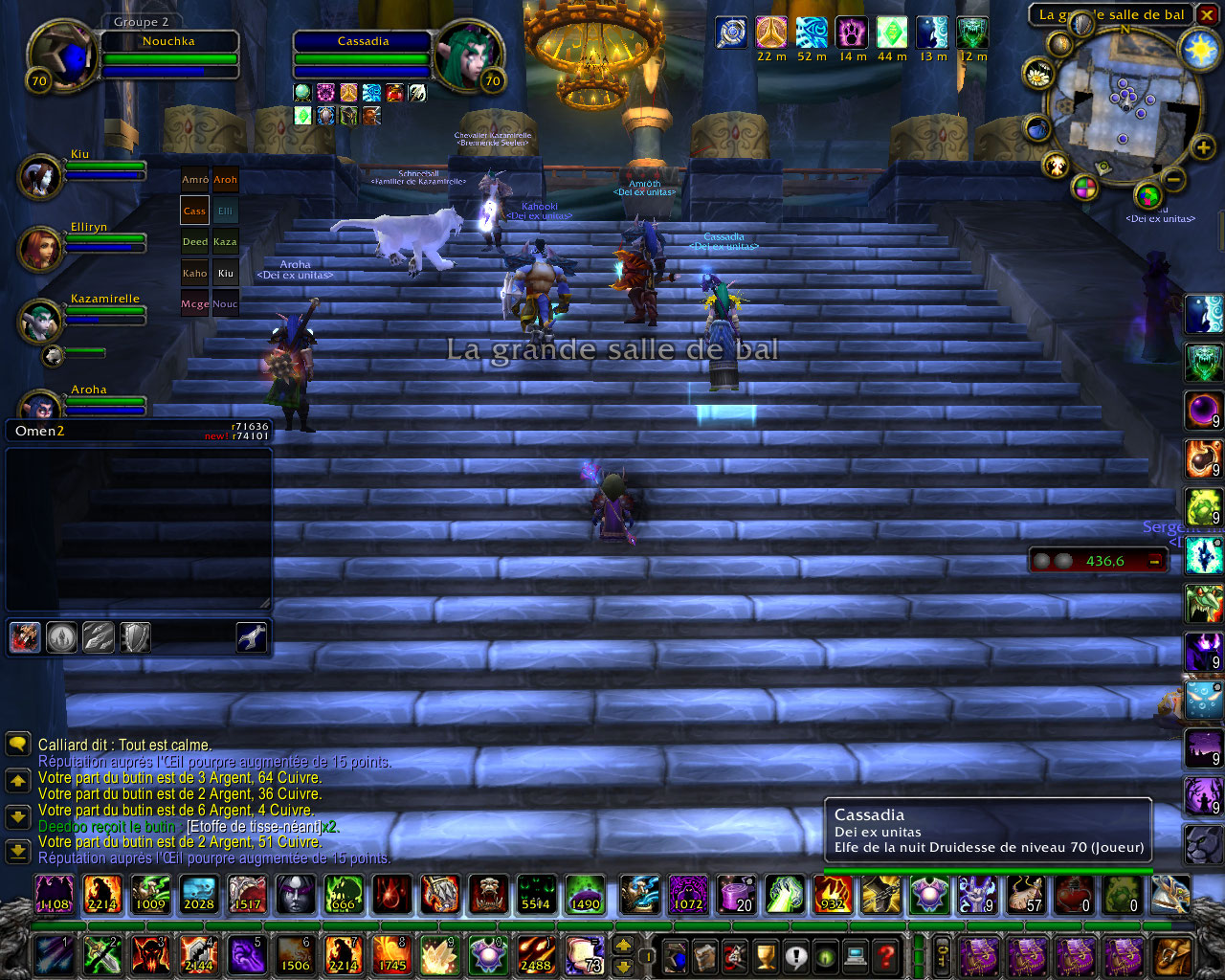Close the minimap with the red X
The image size is (1225, 980).
pos(1204,14)
